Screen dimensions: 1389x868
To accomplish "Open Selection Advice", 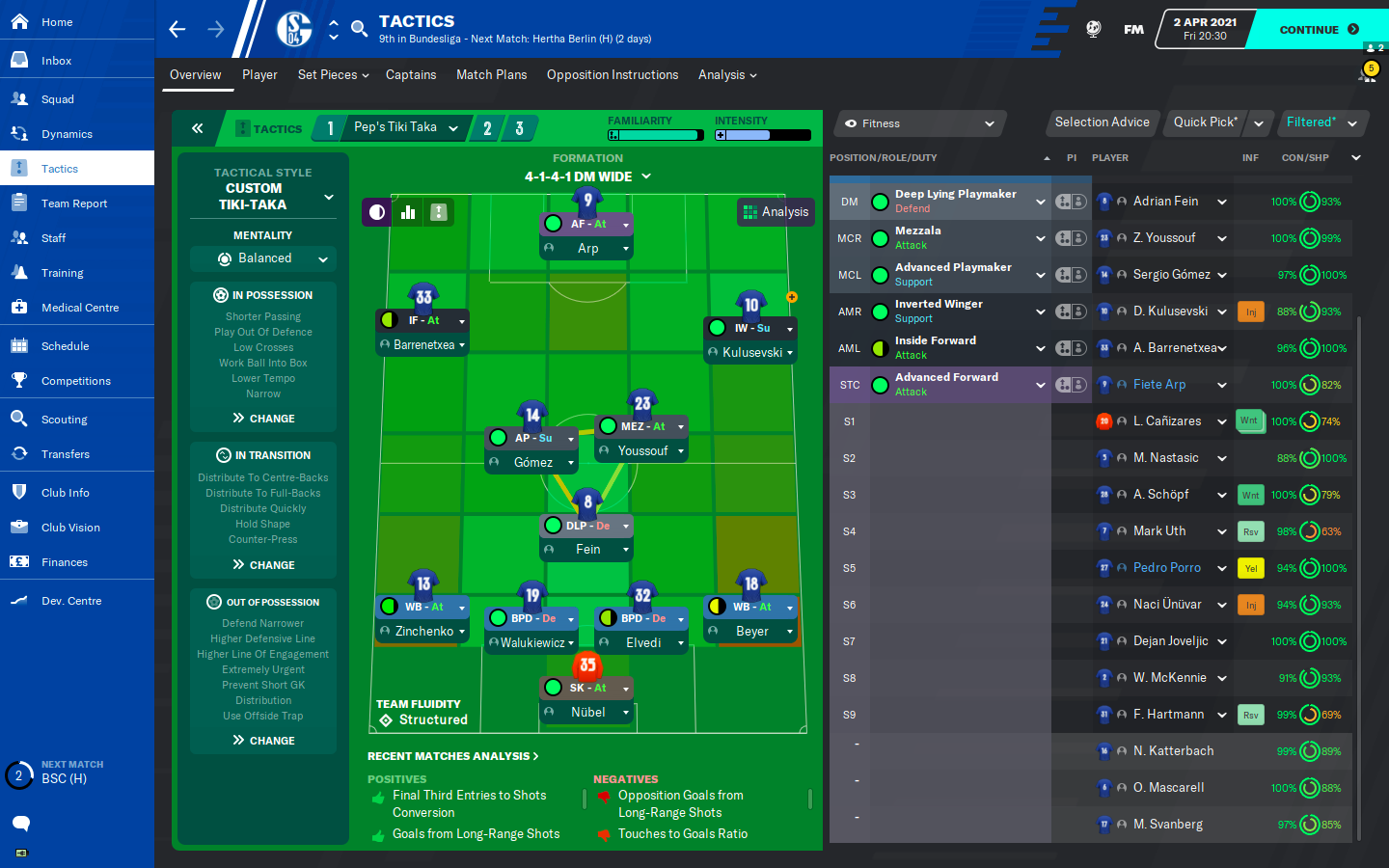I will point(1102,122).
